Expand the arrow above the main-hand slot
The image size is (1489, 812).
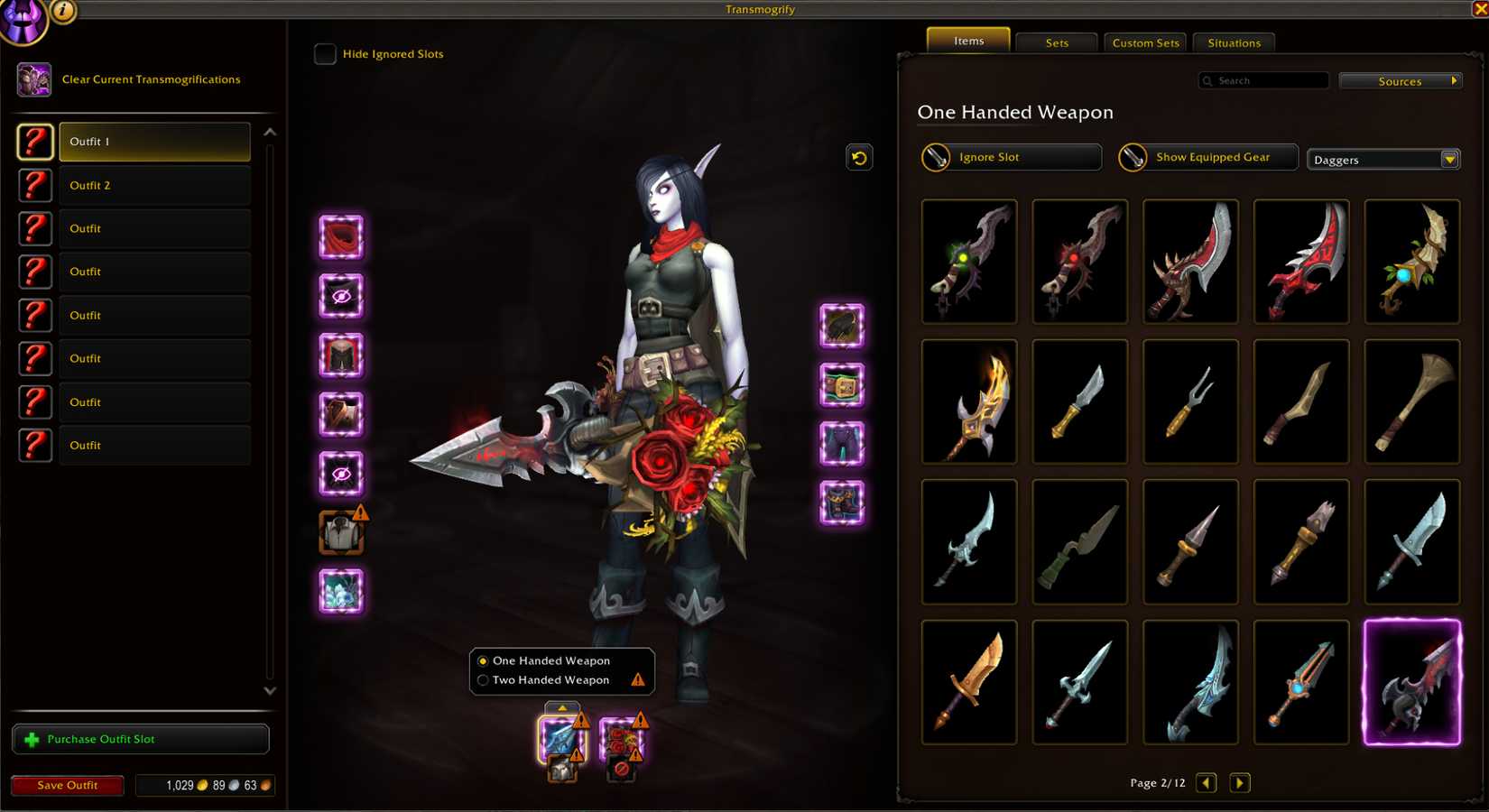(x=561, y=708)
